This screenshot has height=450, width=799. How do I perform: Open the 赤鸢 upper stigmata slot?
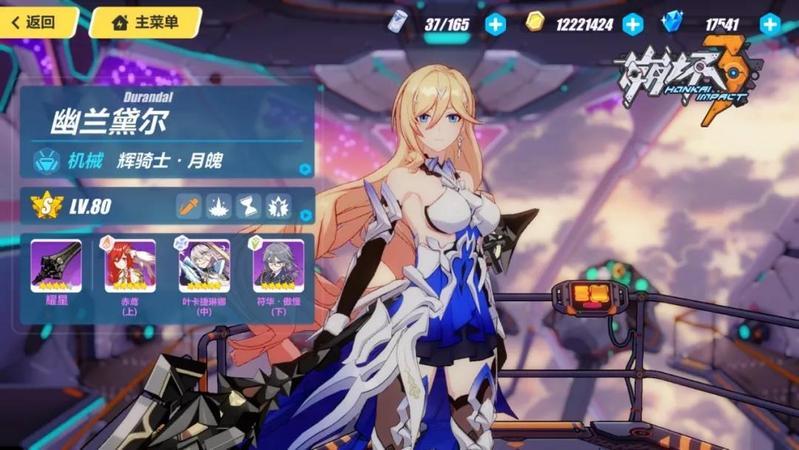[130, 267]
